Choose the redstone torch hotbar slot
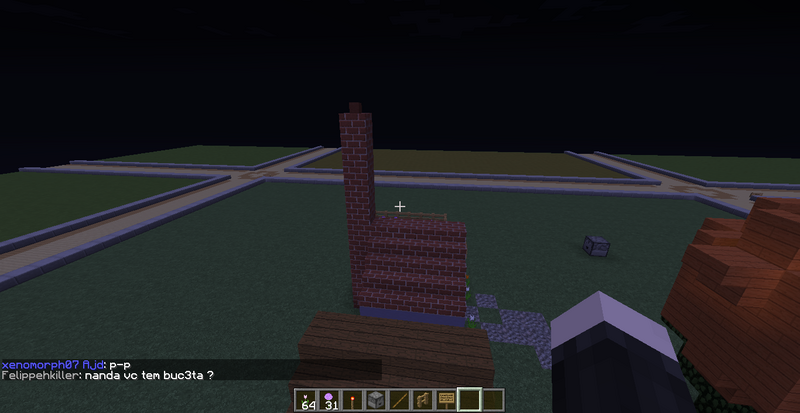The width and height of the screenshot is (800, 413). coord(352,400)
